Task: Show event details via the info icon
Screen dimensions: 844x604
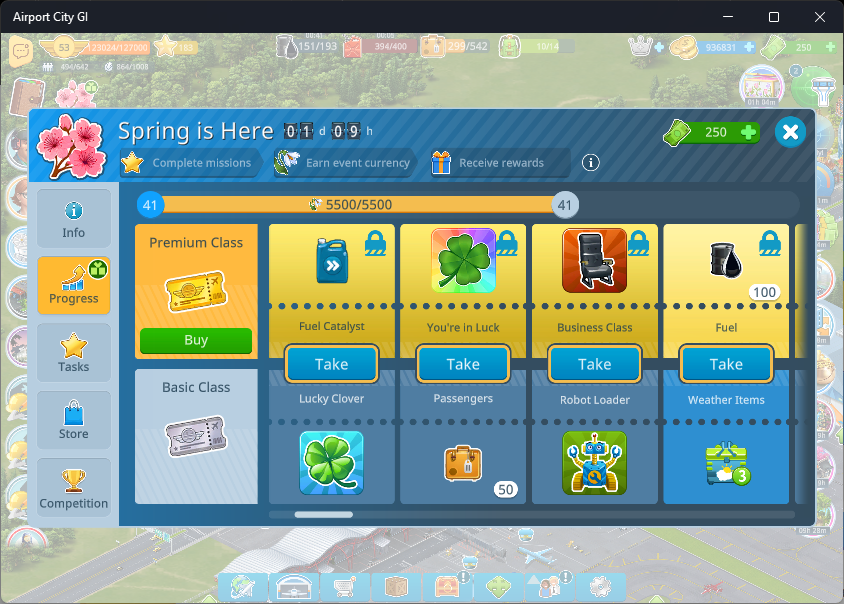Action: point(591,163)
